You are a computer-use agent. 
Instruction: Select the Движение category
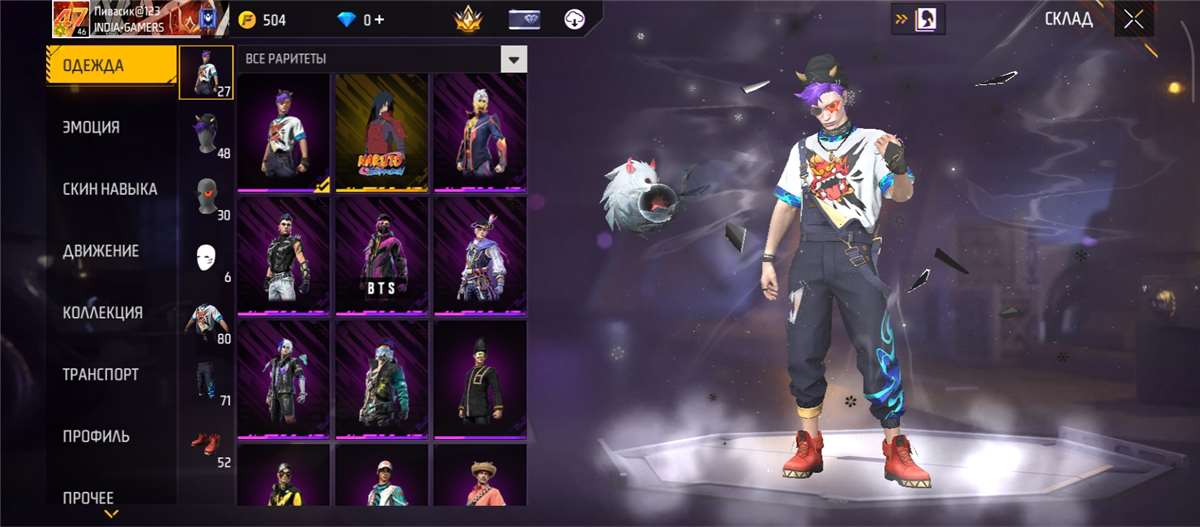[x=100, y=251]
